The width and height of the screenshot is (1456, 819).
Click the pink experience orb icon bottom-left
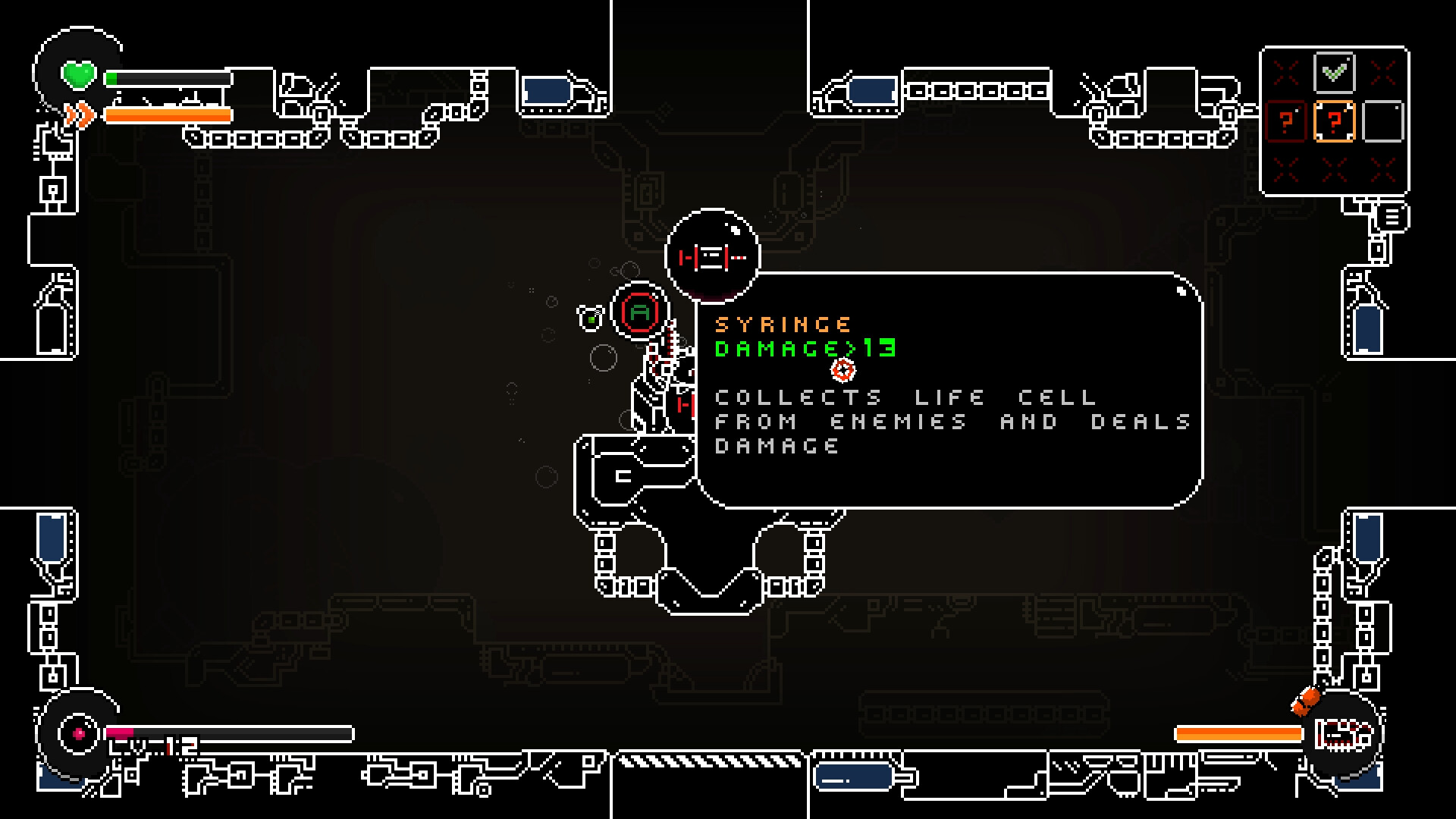click(x=78, y=733)
